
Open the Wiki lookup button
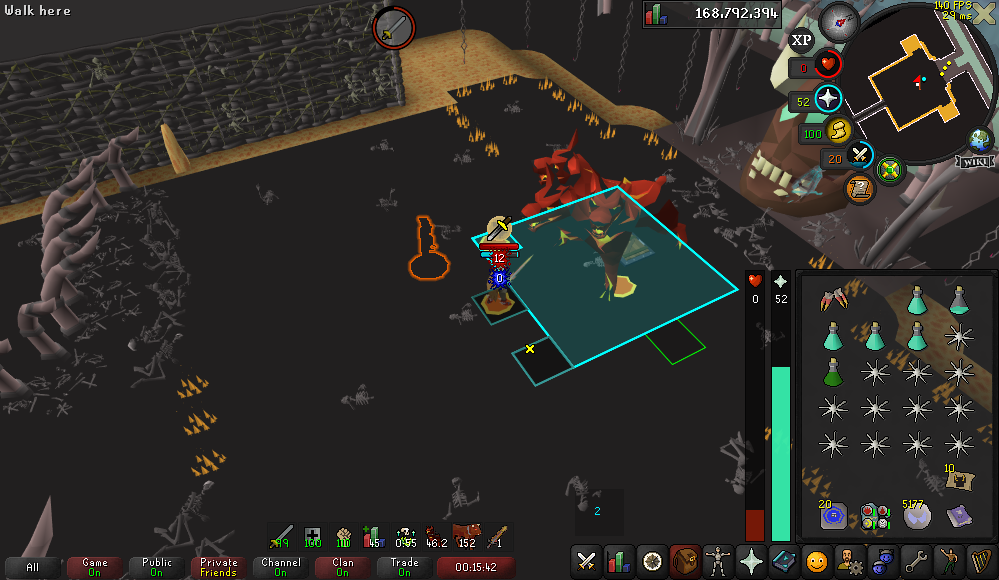pyautogui.click(x=973, y=161)
